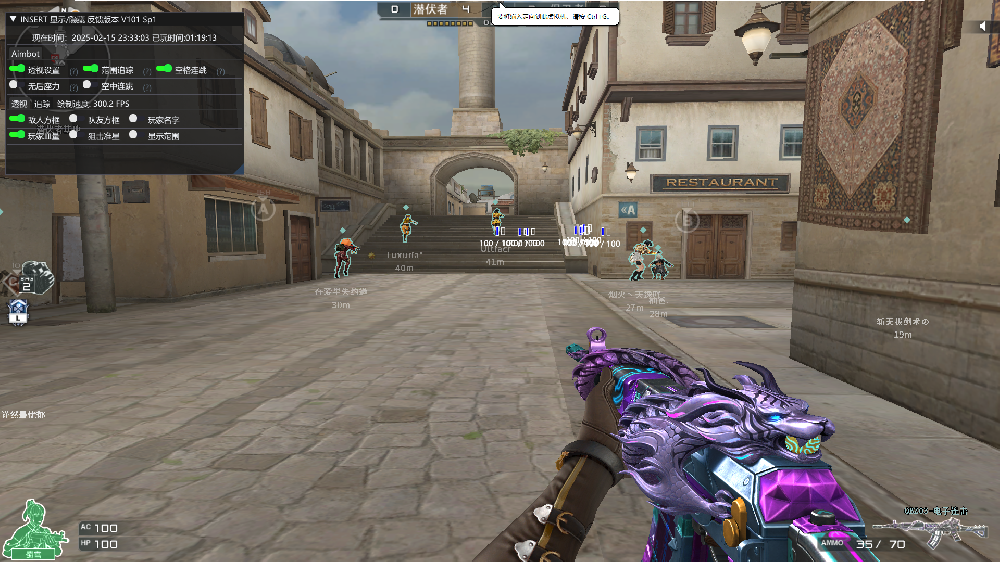Viewport: 1000px width, 562px height.
Task: Switch to the 透视 tab
Action: 18,103
